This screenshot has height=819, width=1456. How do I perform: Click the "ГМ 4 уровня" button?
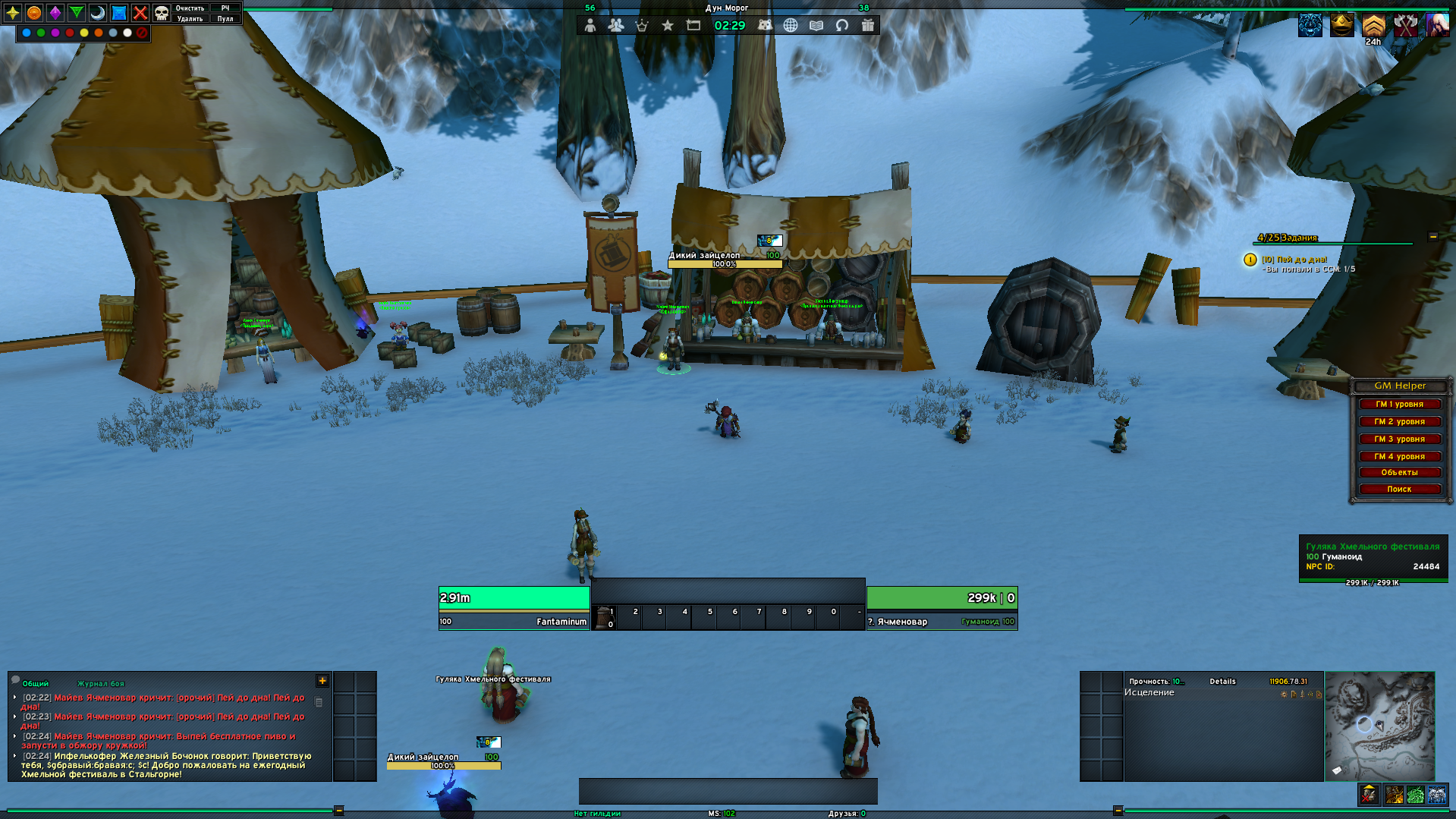tap(1399, 456)
